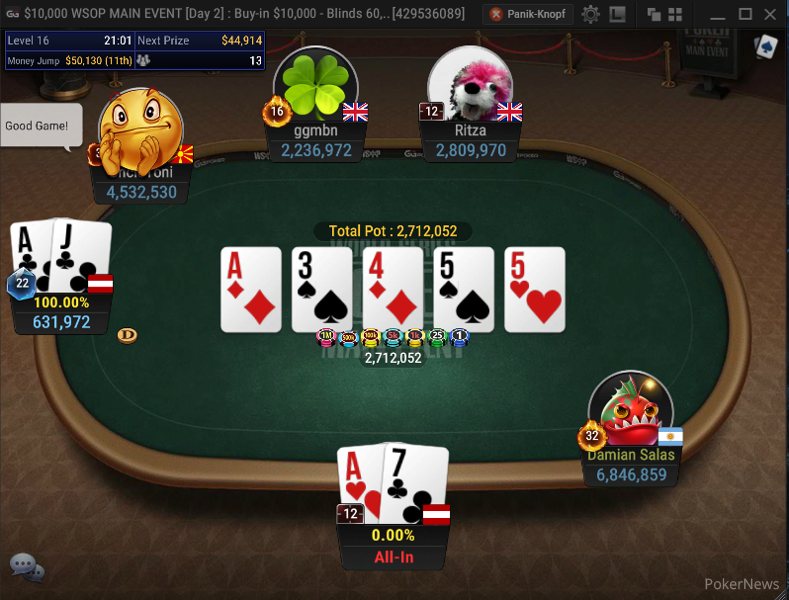
Task: Cascade tables with the overlapping windows icon
Action: [654, 14]
